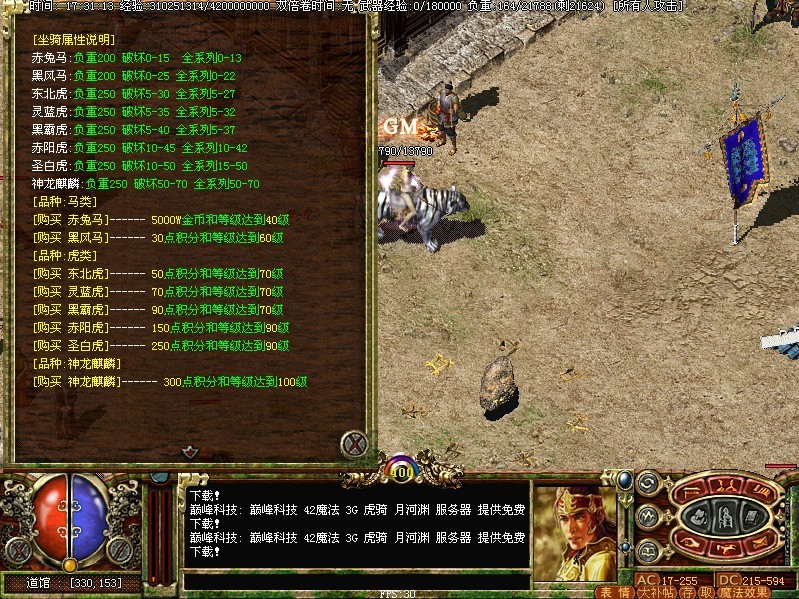Click the round swirl button beside the portrait

647,483
